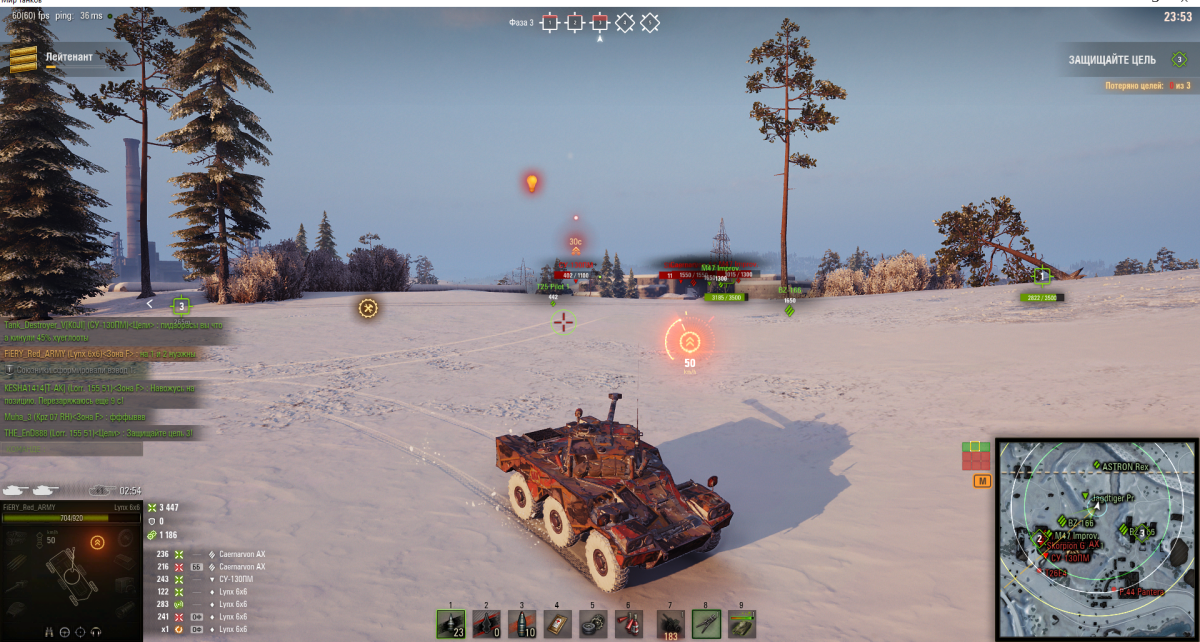Activate the pliers ability in slot 8
Image resolution: width=1200 pixels, height=642 pixels.
tap(706, 624)
